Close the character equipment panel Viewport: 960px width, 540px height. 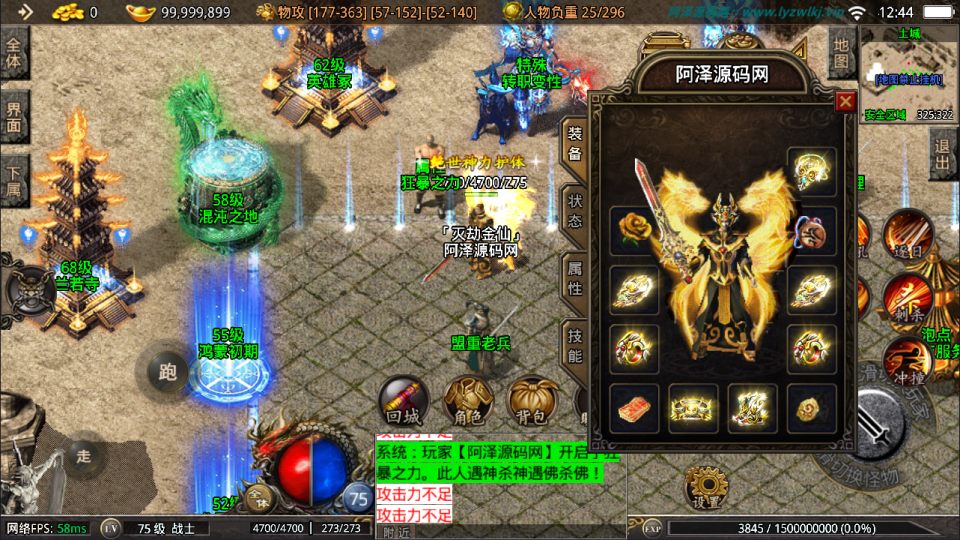(x=845, y=101)
